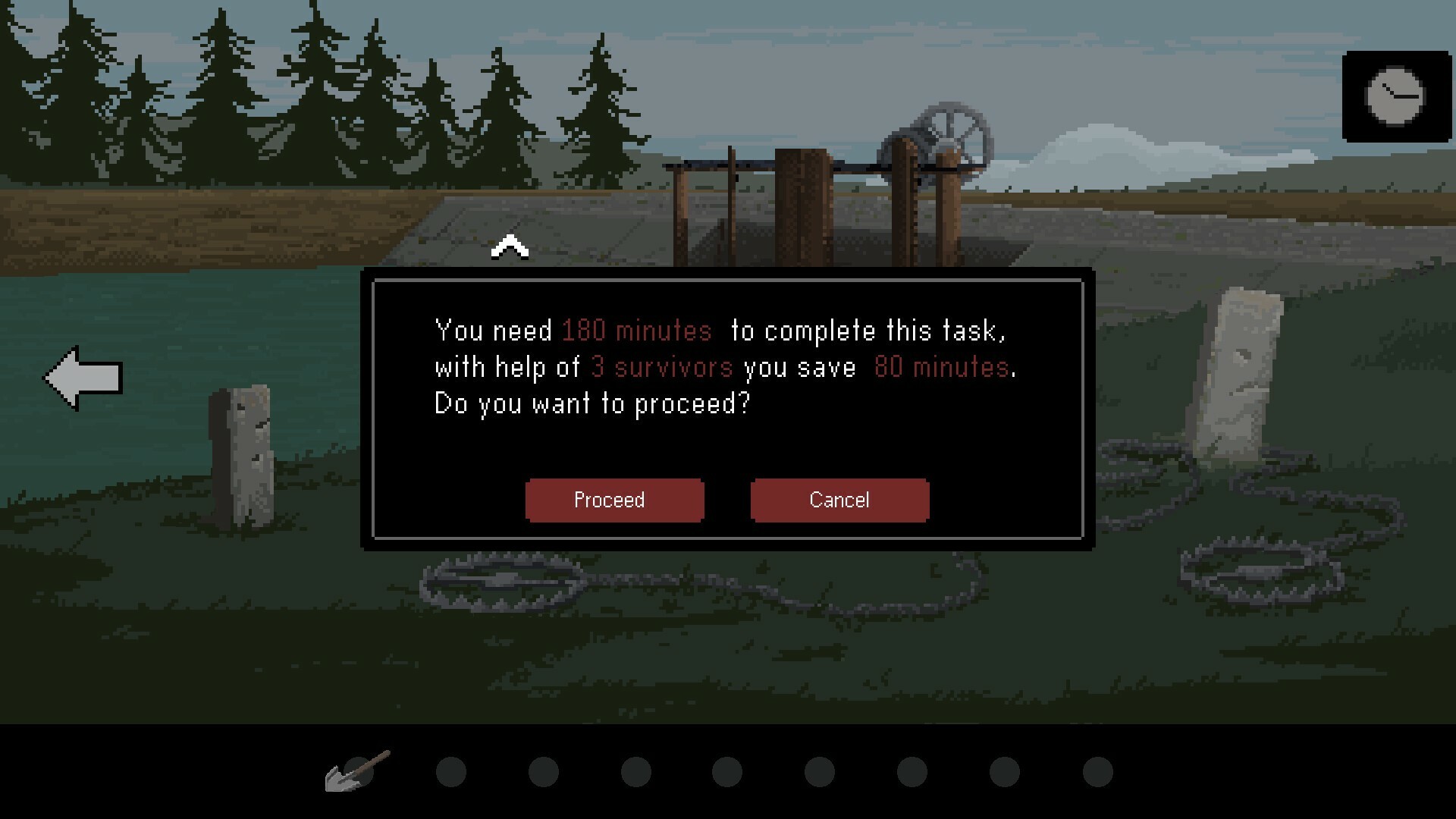Click the left navigation arrow
1456x819 pixels.
click(x=82, y=377)
